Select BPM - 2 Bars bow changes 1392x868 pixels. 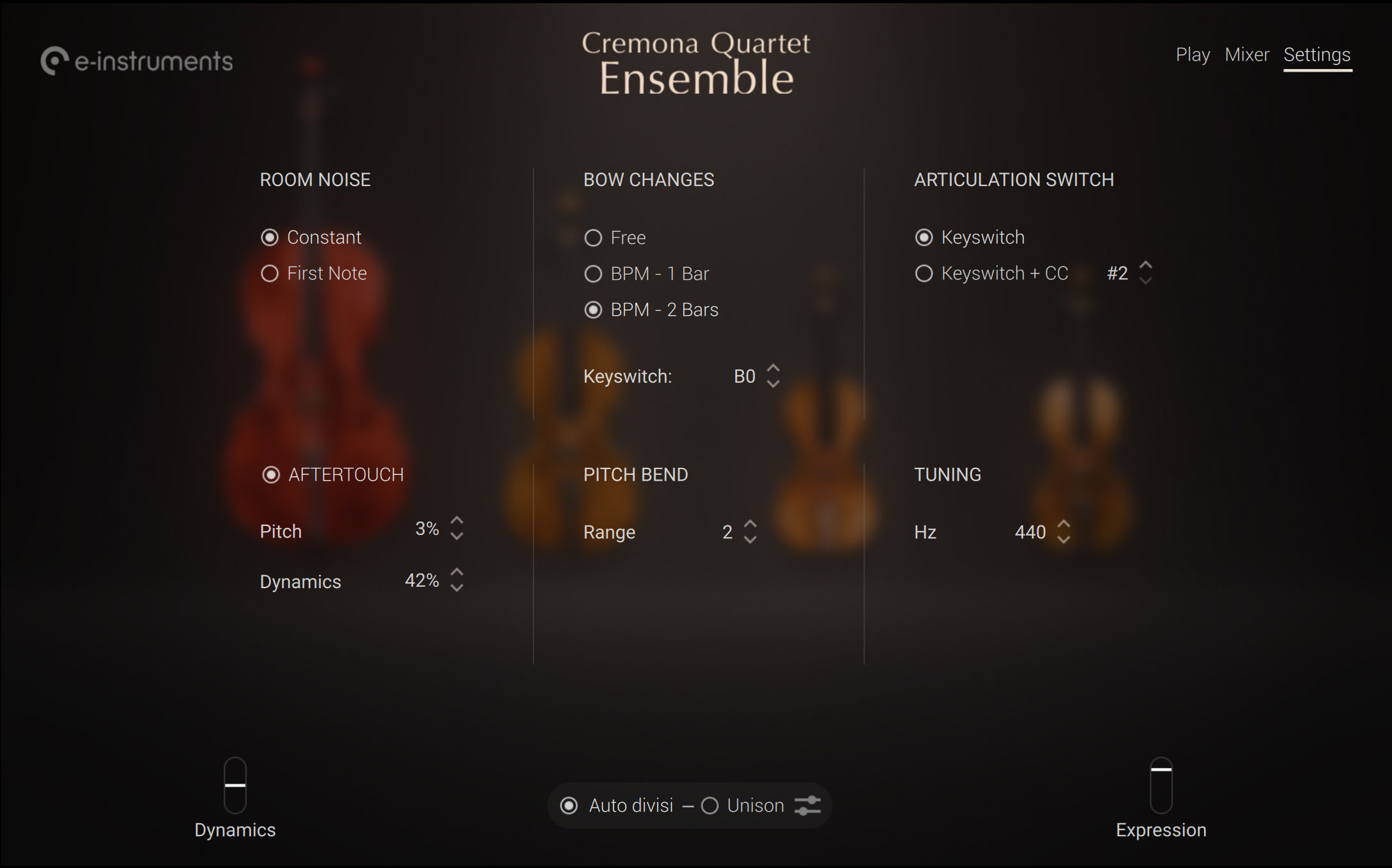click(x=593, y=310)
